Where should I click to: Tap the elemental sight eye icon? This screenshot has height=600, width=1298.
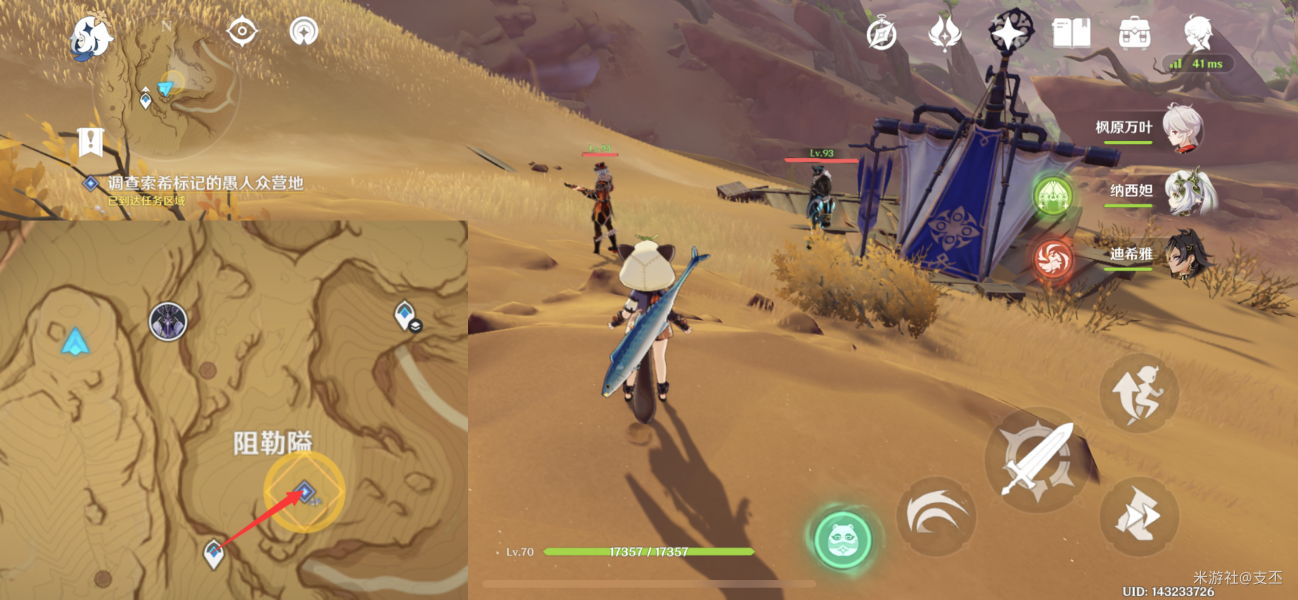241,32
